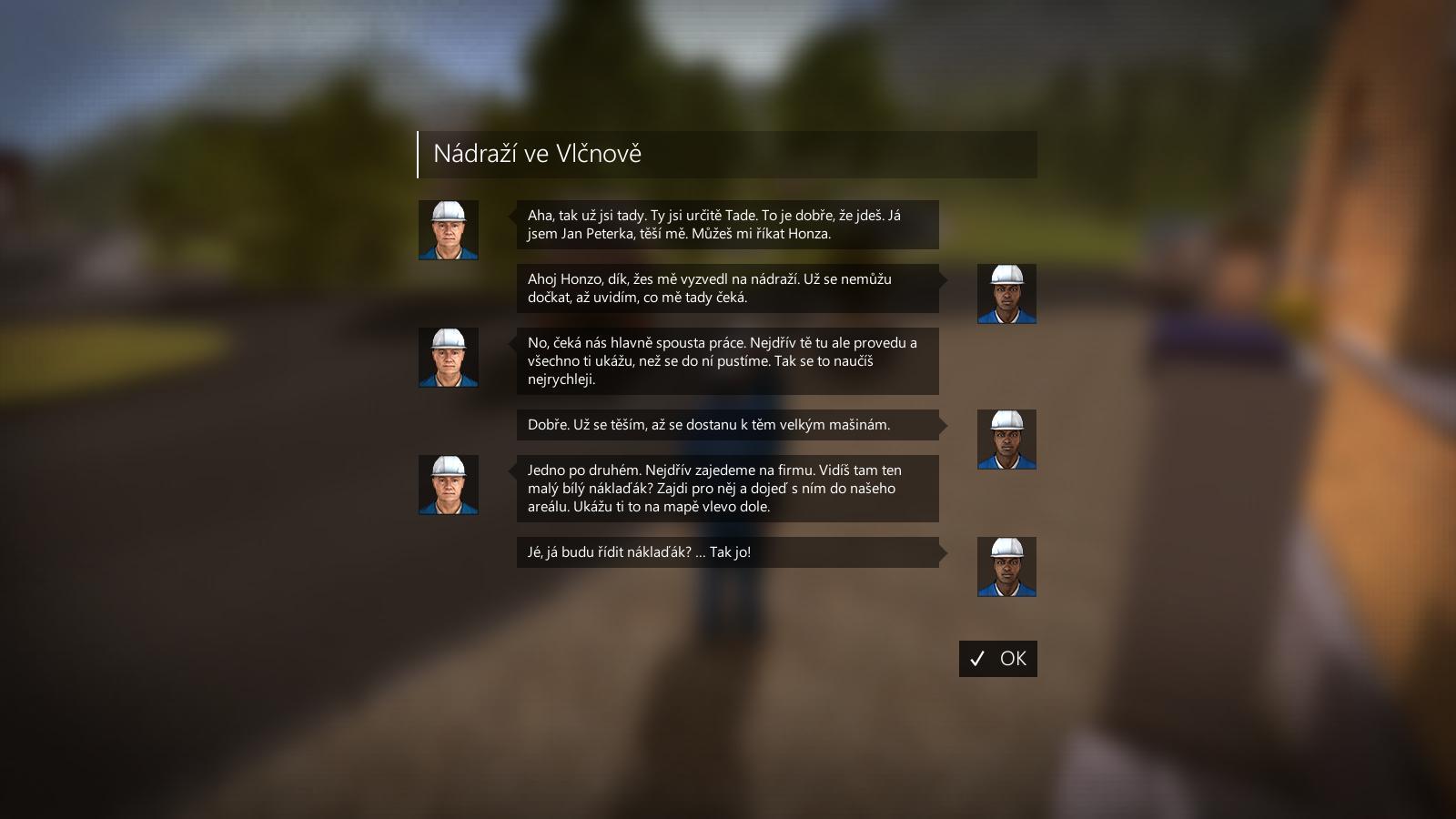The width and height of the screenshot is (1456, 819).
Task: Select the white accent bar left of the title
Action: (x=418, y=153)
